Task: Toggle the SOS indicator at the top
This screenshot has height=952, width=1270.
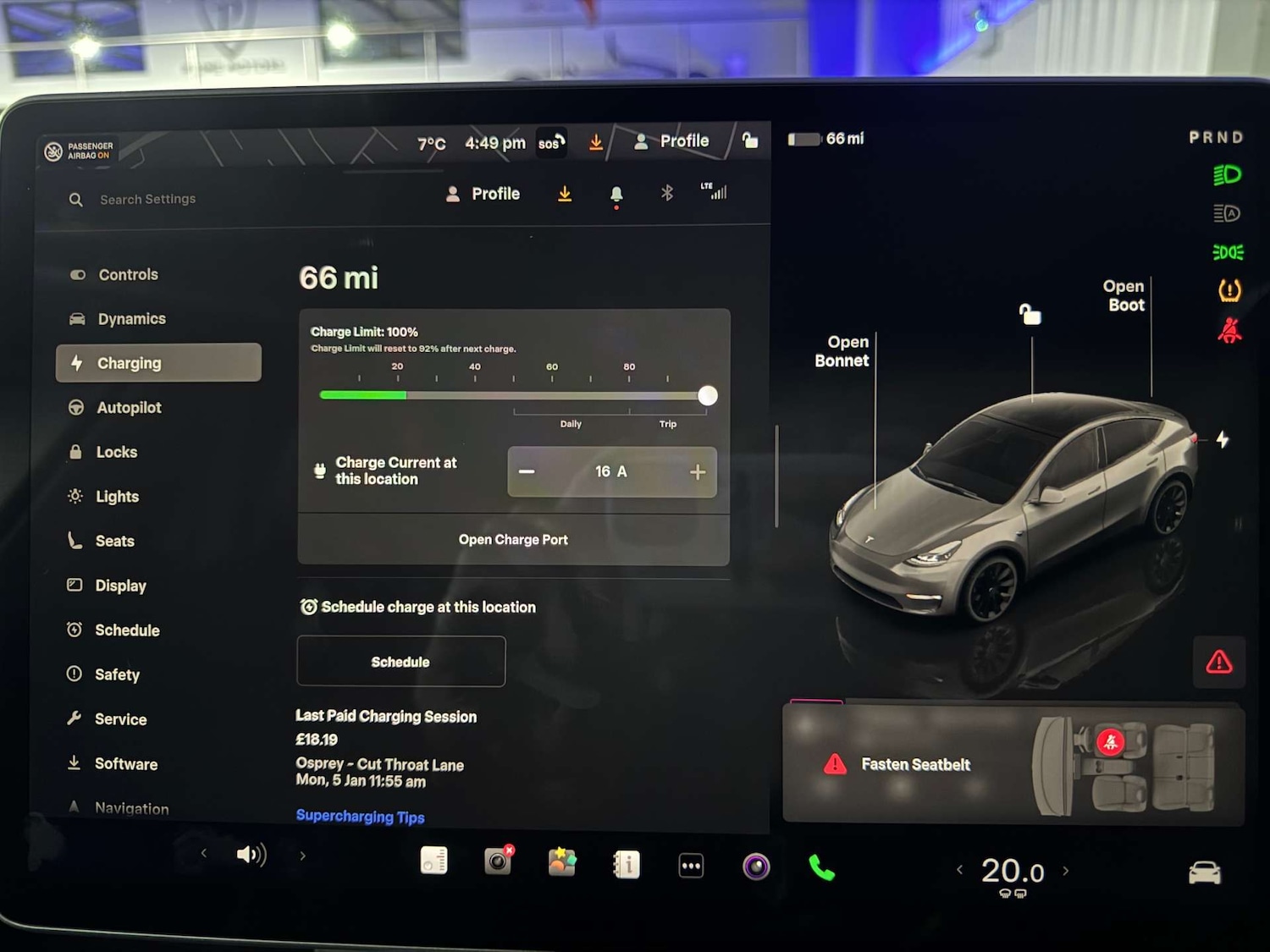Action: [x=550, y=142]
